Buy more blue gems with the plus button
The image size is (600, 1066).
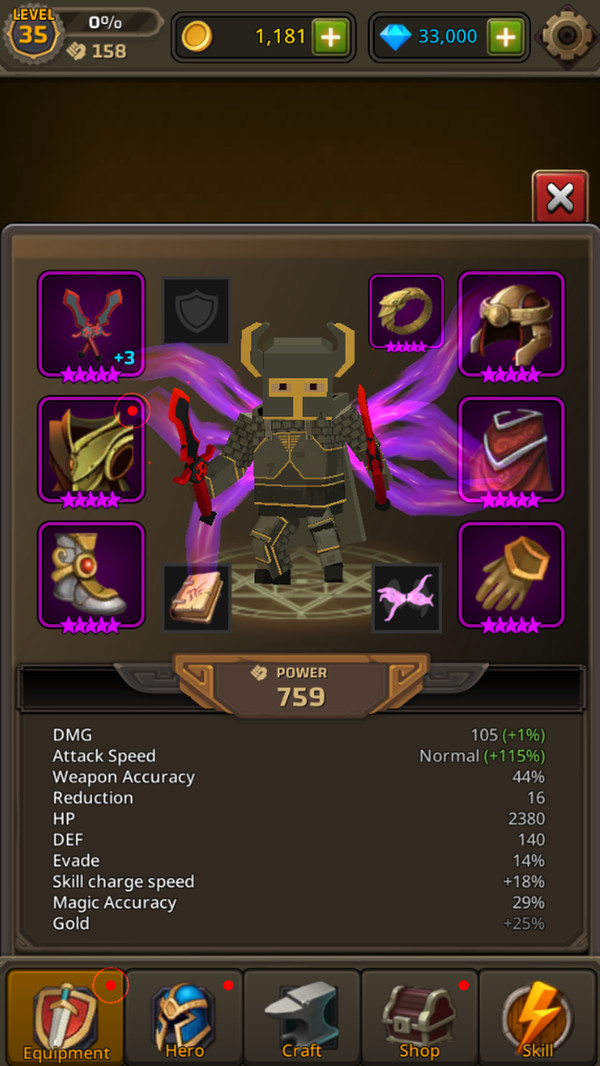[506, 37]
